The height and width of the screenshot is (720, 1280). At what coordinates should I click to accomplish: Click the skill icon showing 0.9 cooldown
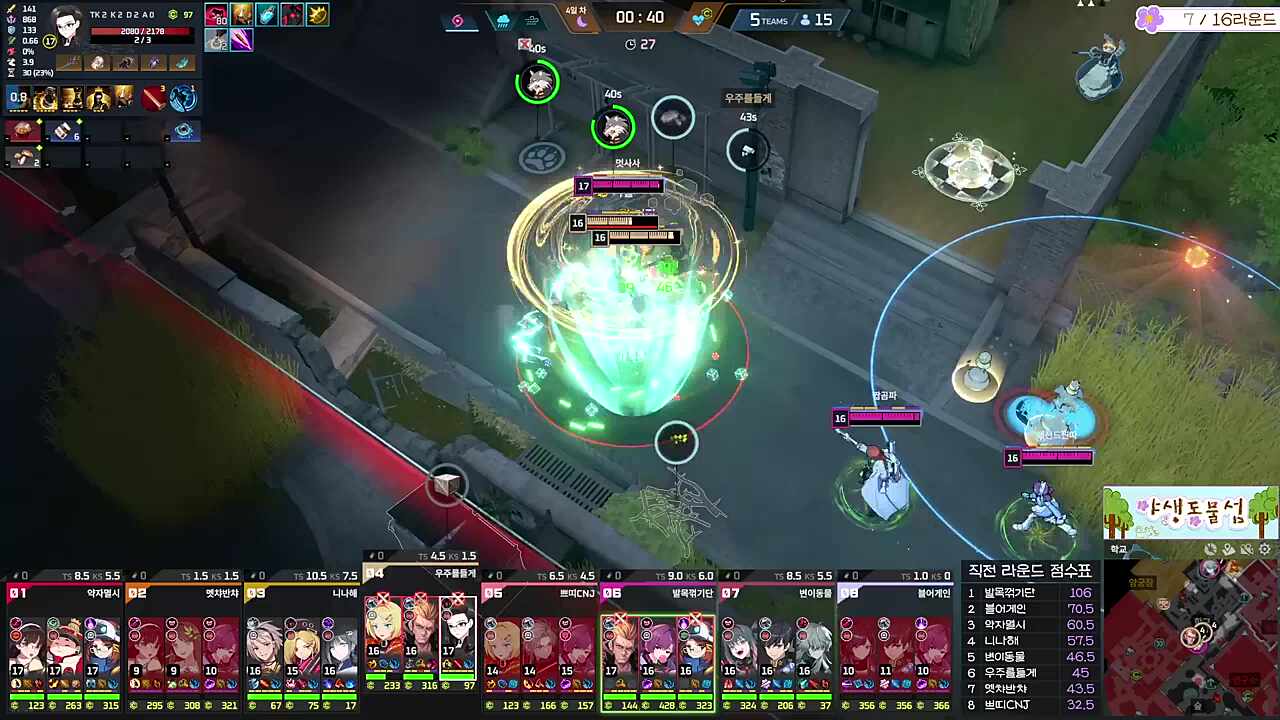coord(19,98)
